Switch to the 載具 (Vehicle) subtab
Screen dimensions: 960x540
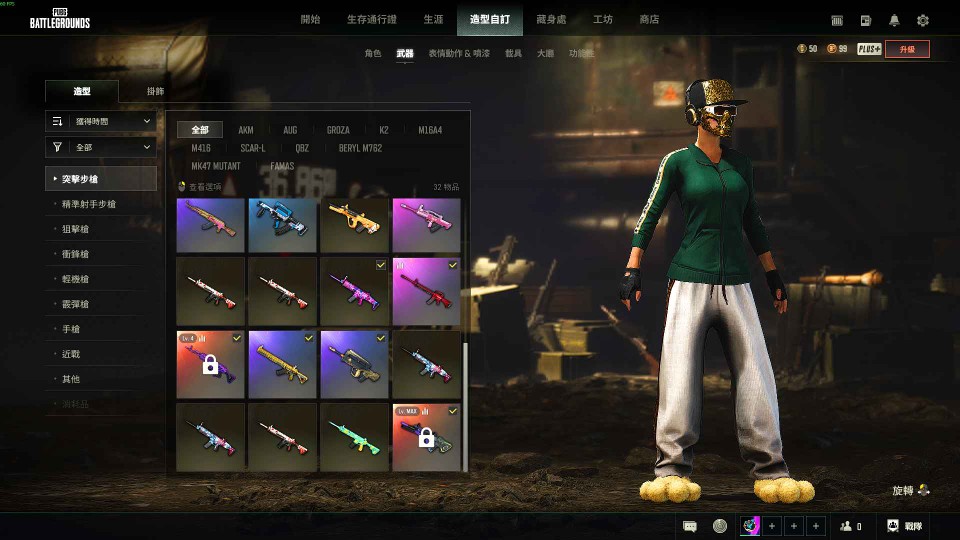click(x=513, y=53)
